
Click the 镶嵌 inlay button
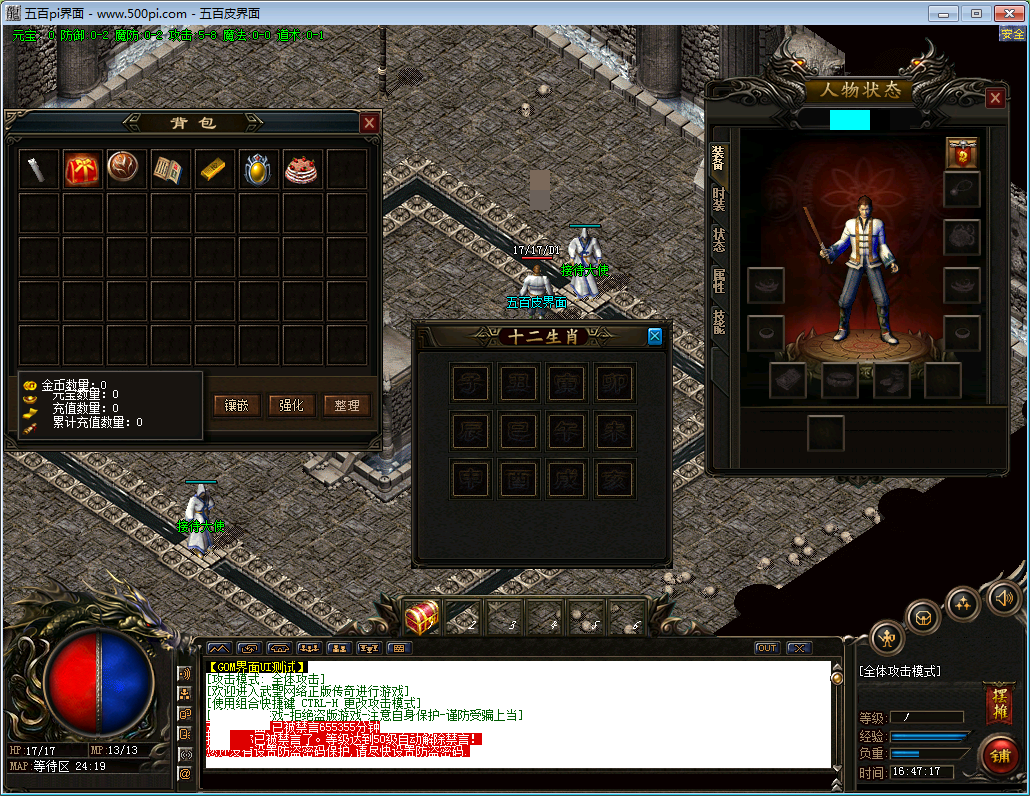coord(237,405)
